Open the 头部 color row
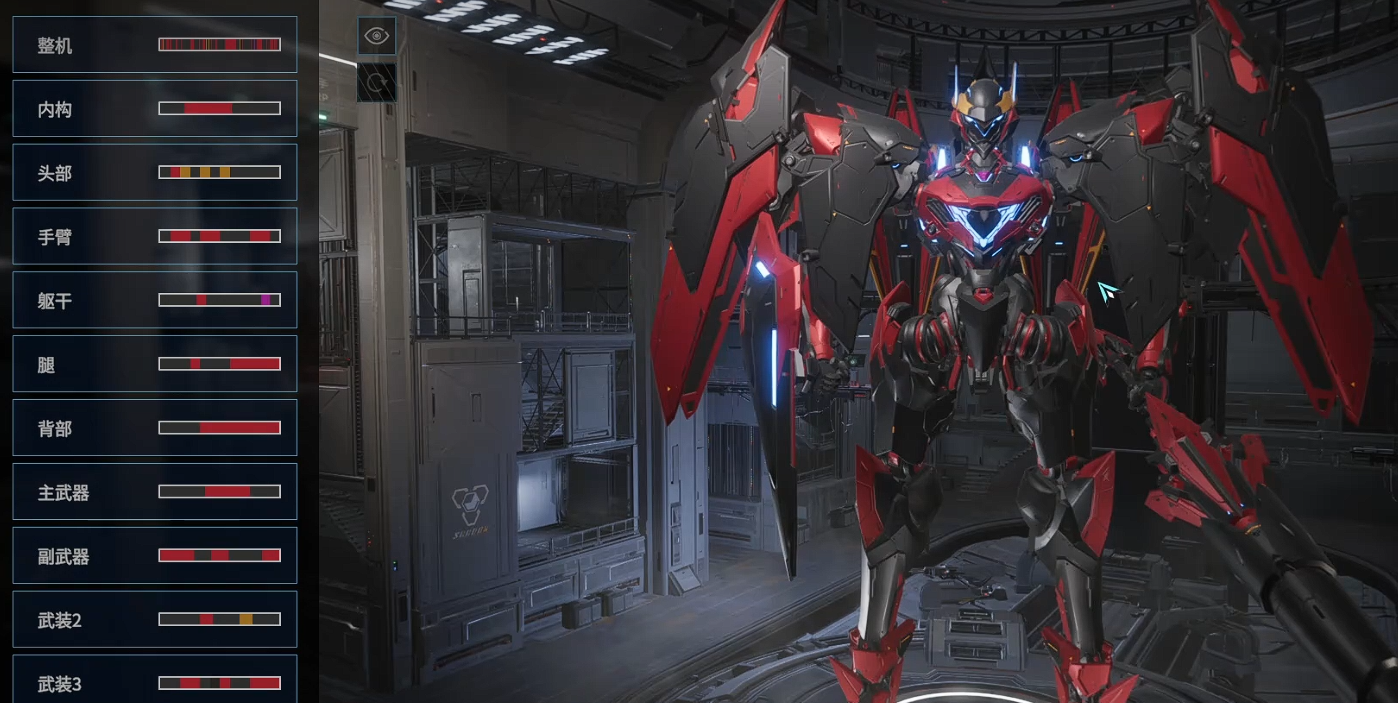The height and width of the screenshot is (703, 1398). pyautogui.click(x=154, y=173)
